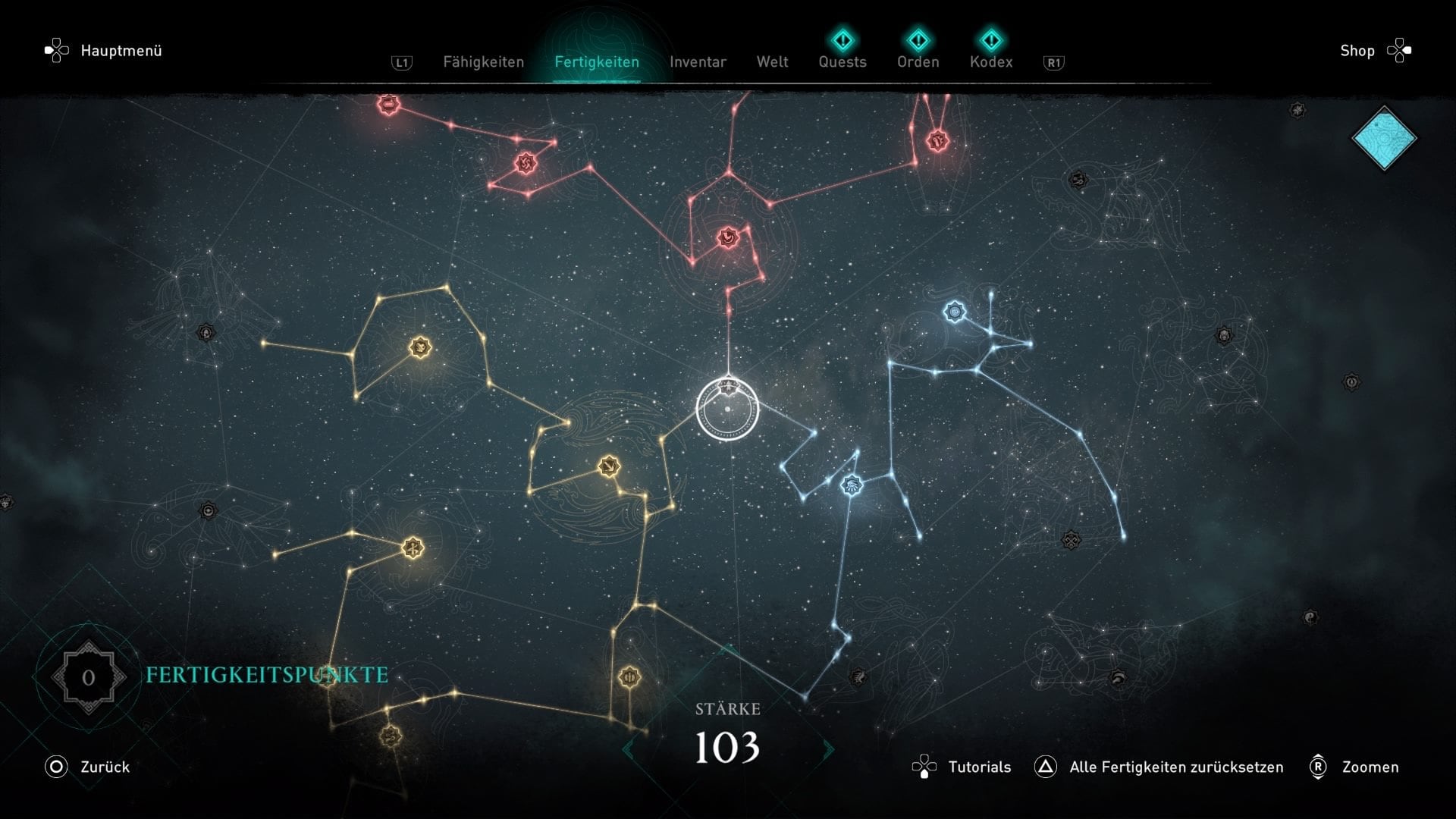This screenshot has height=819, width=1456.
Task: Select the Fertigkeiten tab
Action: [x=596, y=62]
